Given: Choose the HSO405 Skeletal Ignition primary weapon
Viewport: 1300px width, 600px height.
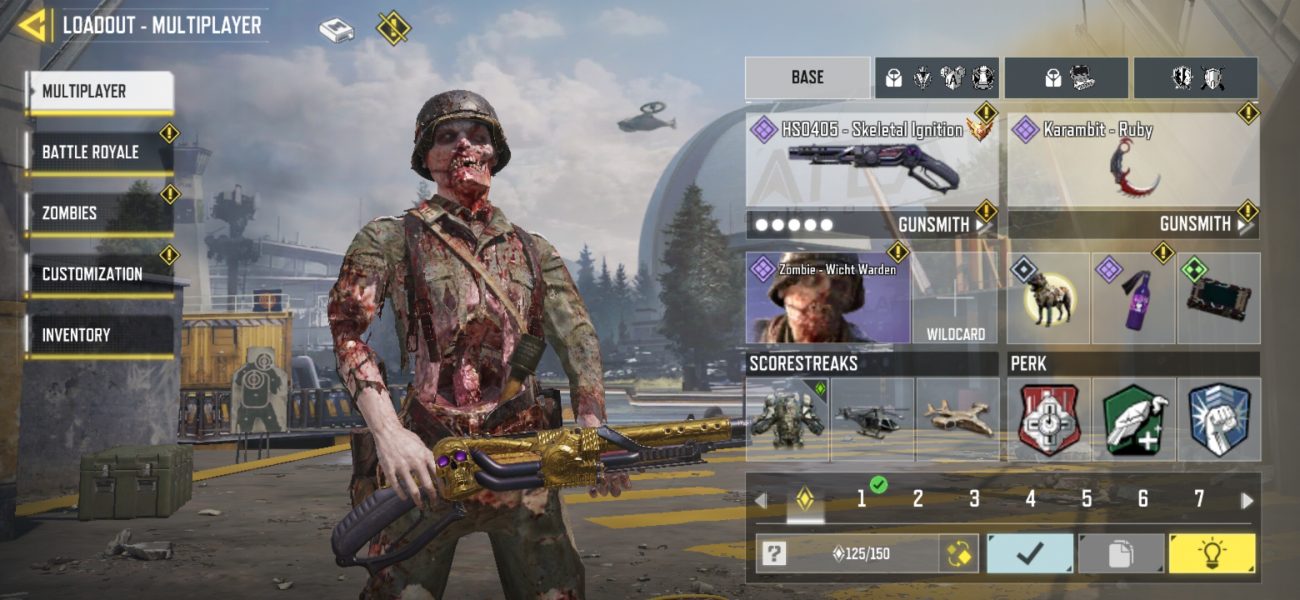Looking at the screenshot, I should point(871,155).
